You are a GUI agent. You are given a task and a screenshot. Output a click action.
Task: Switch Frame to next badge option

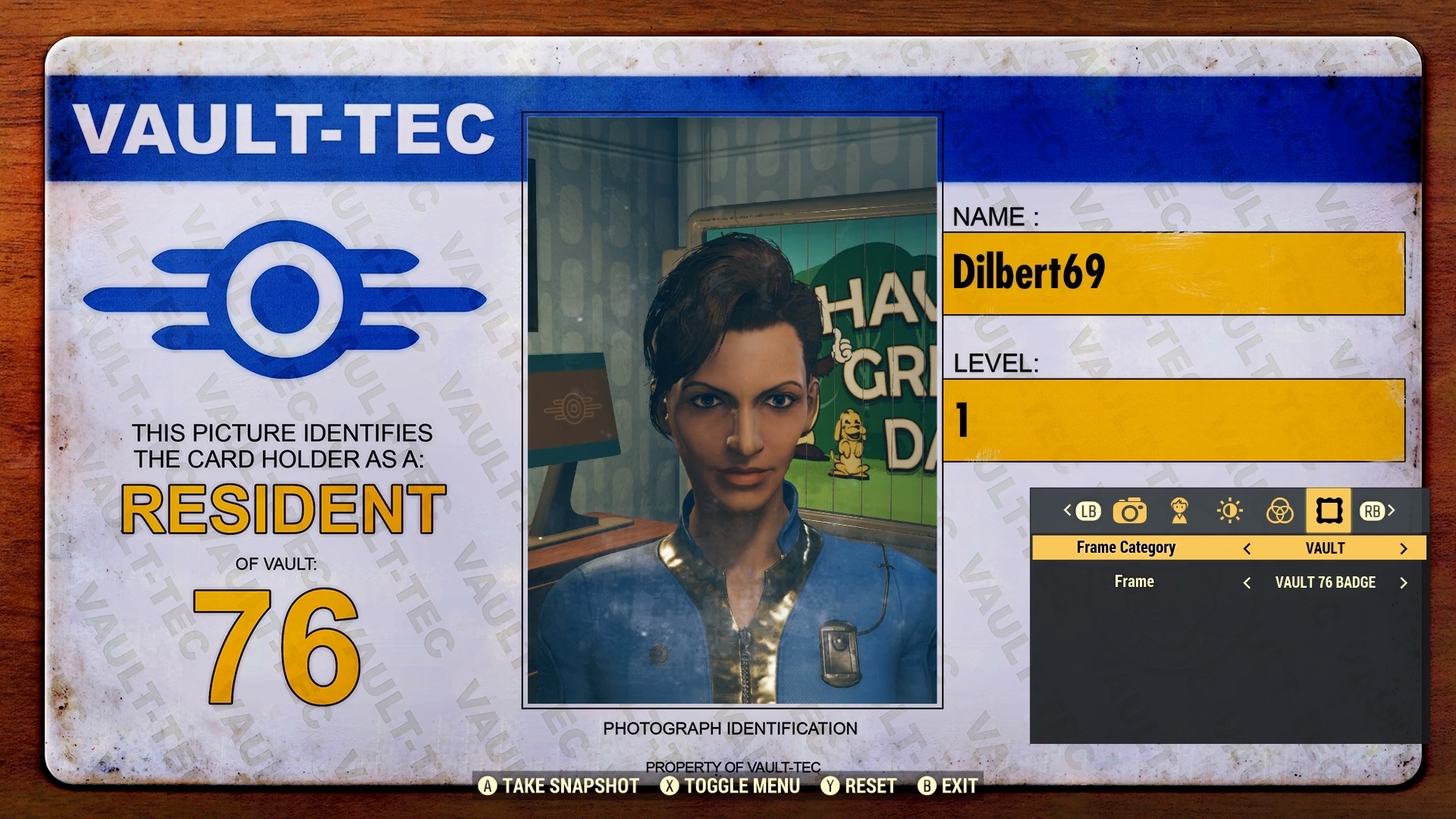[x=1404, y=583]
